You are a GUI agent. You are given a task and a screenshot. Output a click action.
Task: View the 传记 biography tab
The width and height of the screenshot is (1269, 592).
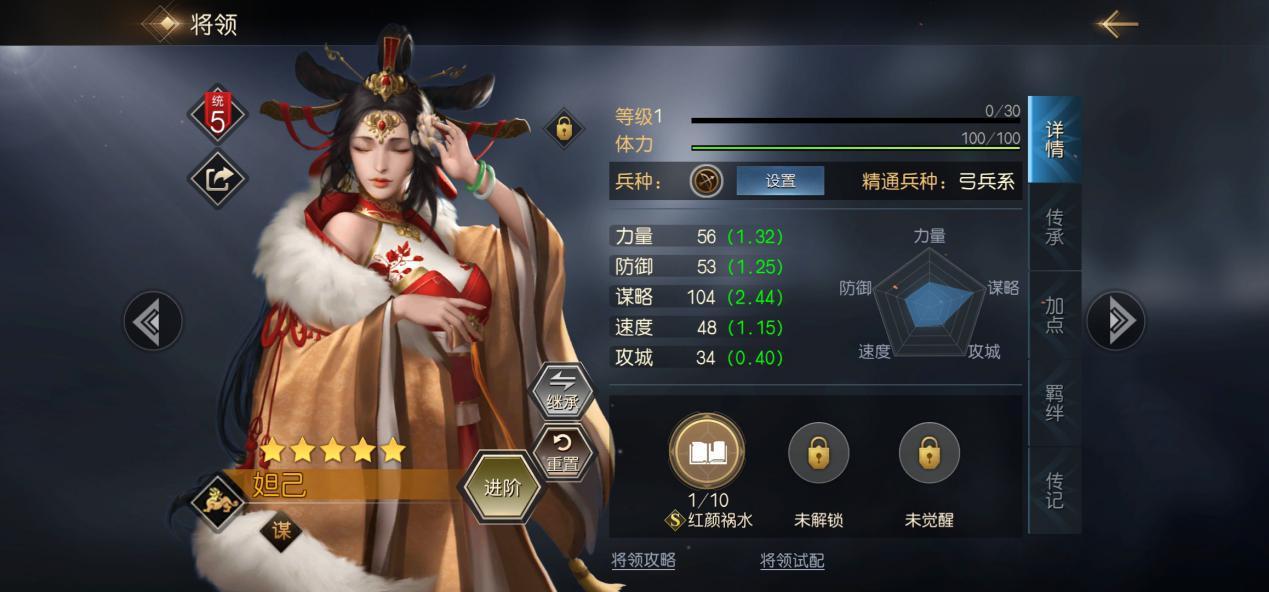point(1055,489)
